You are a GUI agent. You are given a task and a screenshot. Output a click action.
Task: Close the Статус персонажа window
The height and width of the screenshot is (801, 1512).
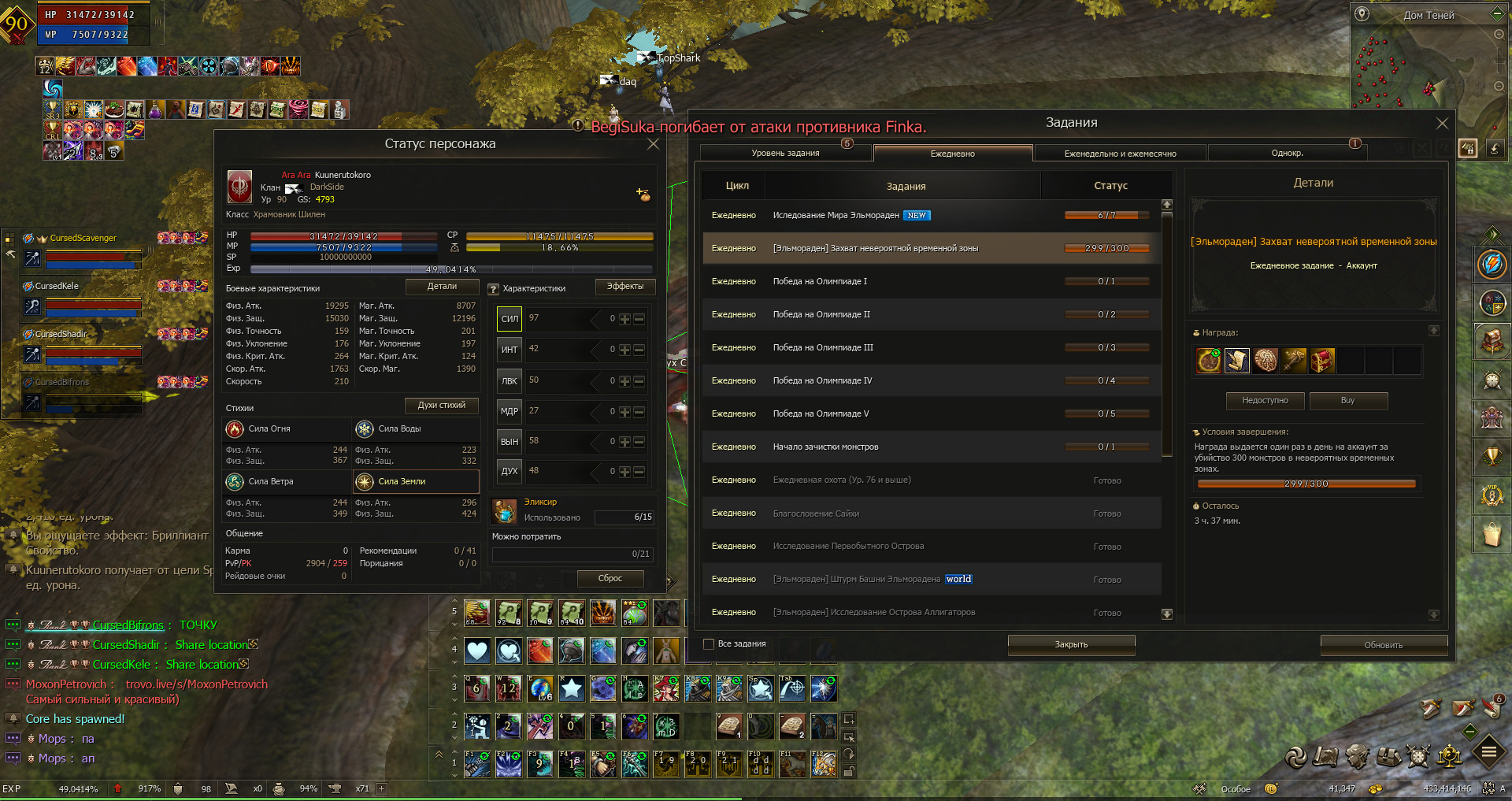[653, 144]
